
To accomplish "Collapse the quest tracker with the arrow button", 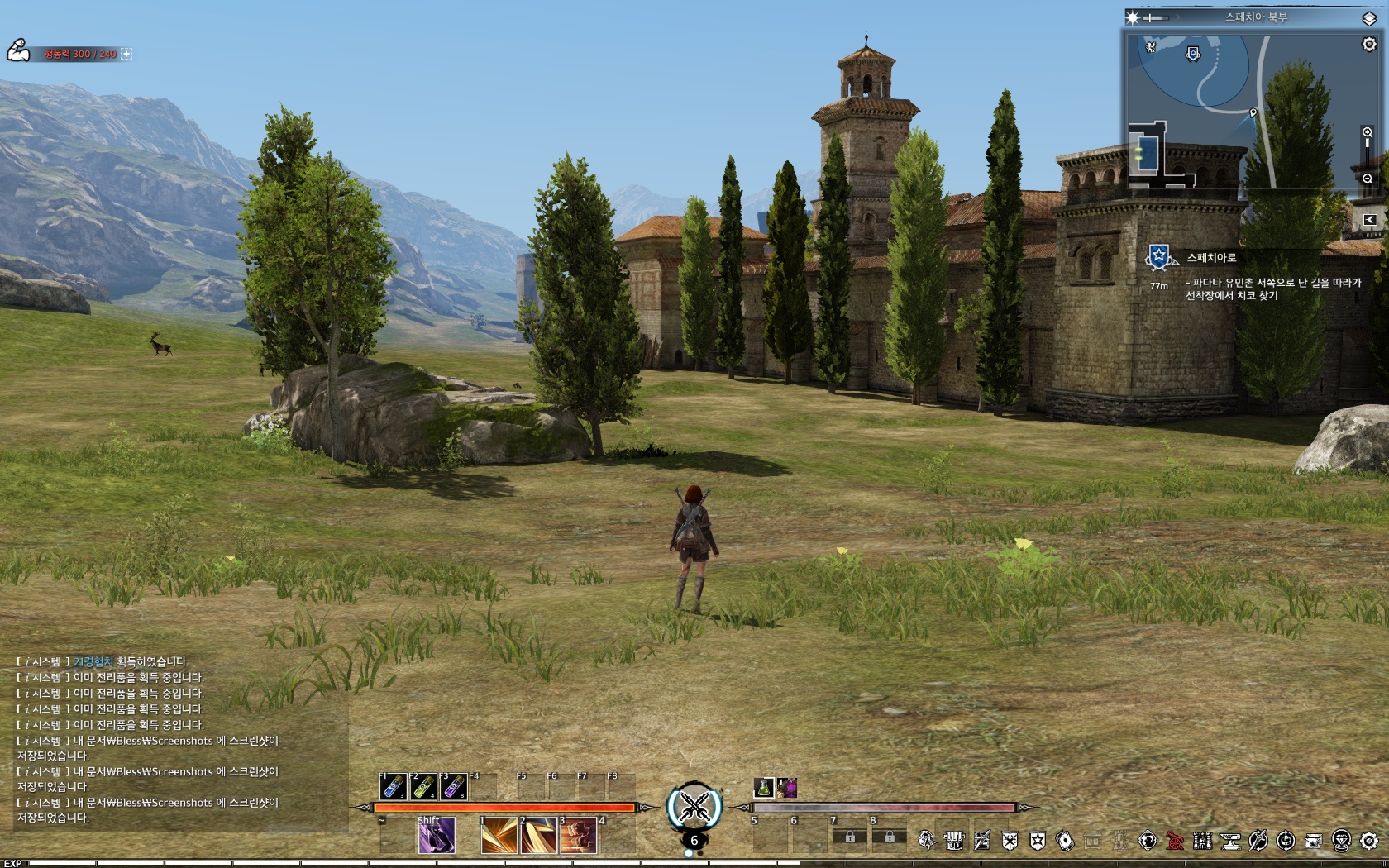I will point(1369,220).
